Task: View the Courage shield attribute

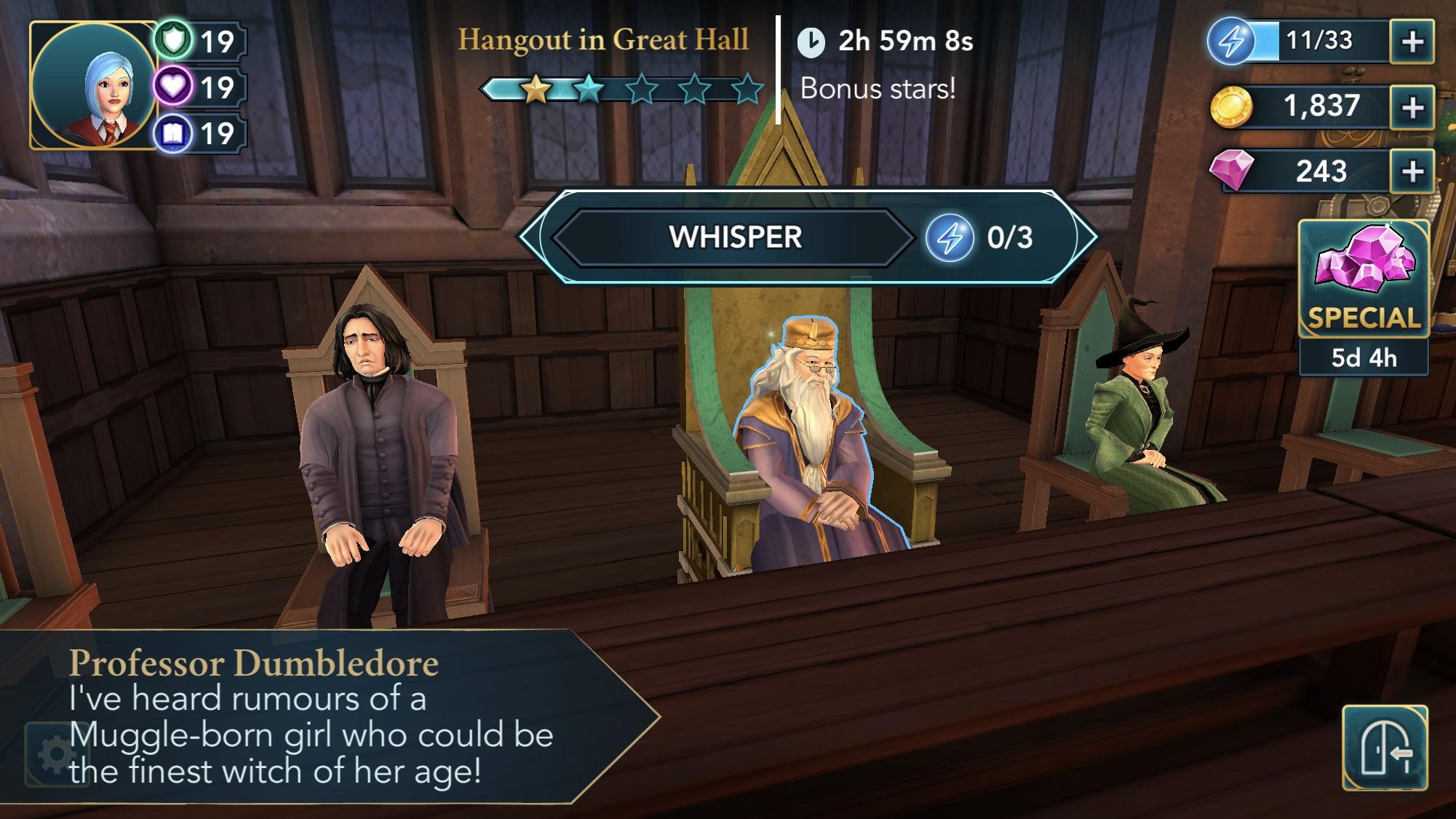Action: point(175,41)
